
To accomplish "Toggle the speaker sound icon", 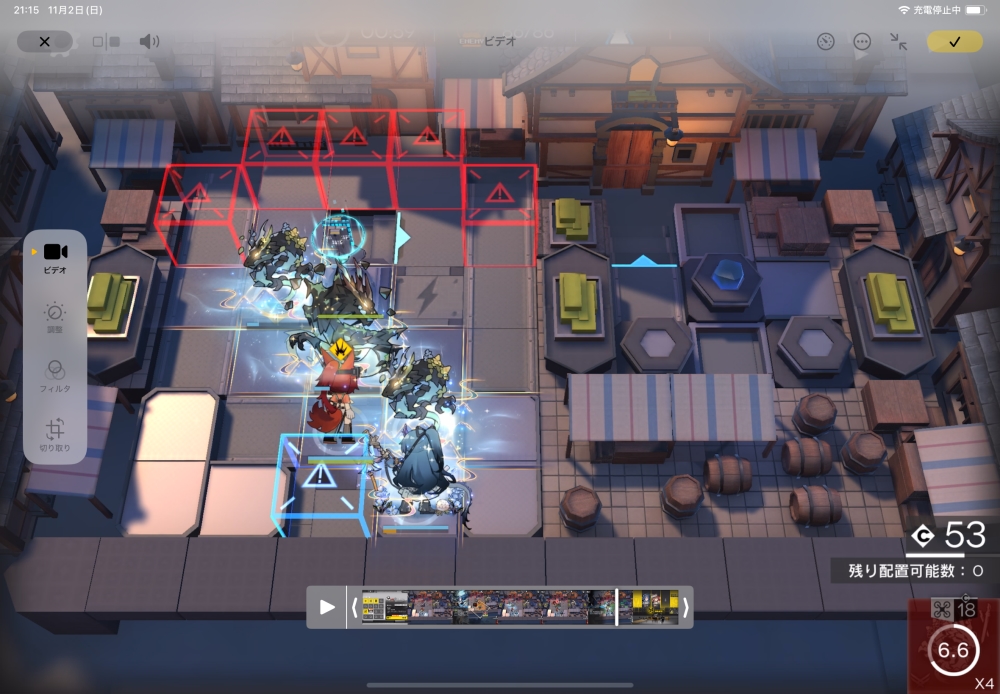I will (149, 42).
